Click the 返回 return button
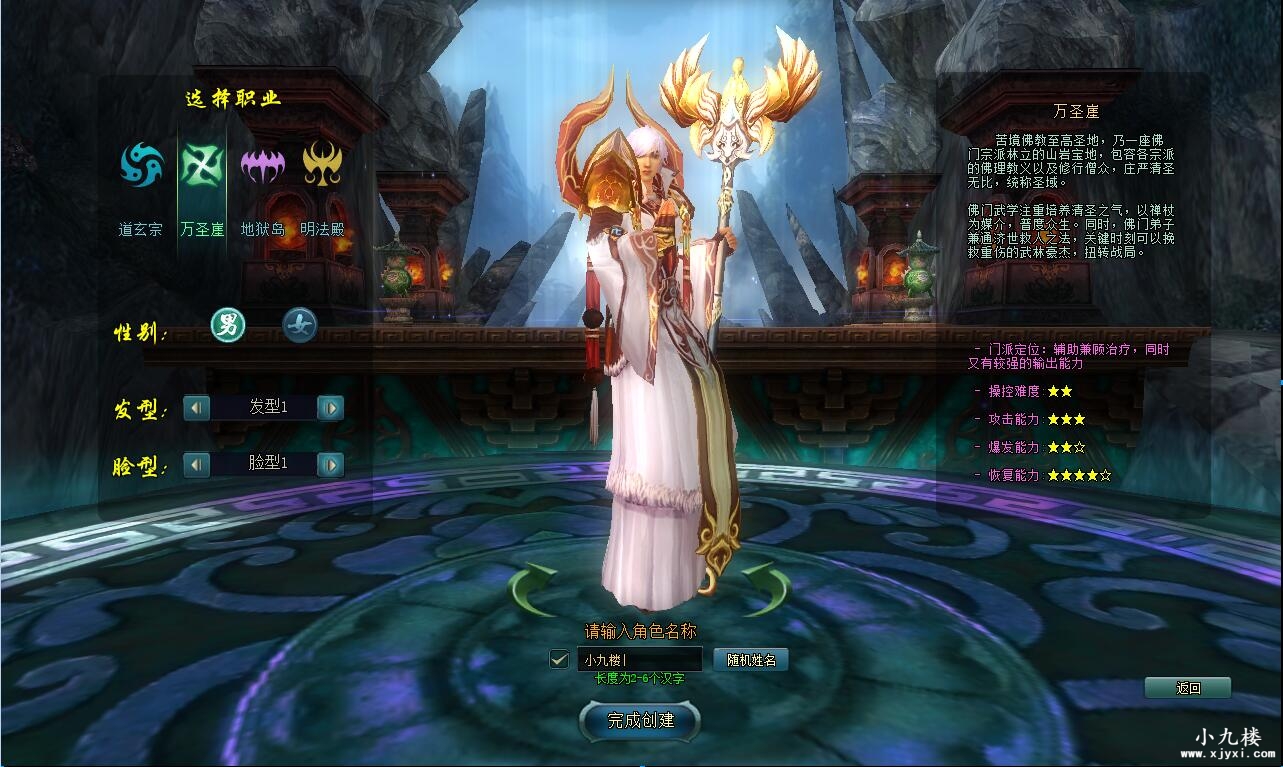The width and height of the screenshot is (1283, 767). point(1190,688)
